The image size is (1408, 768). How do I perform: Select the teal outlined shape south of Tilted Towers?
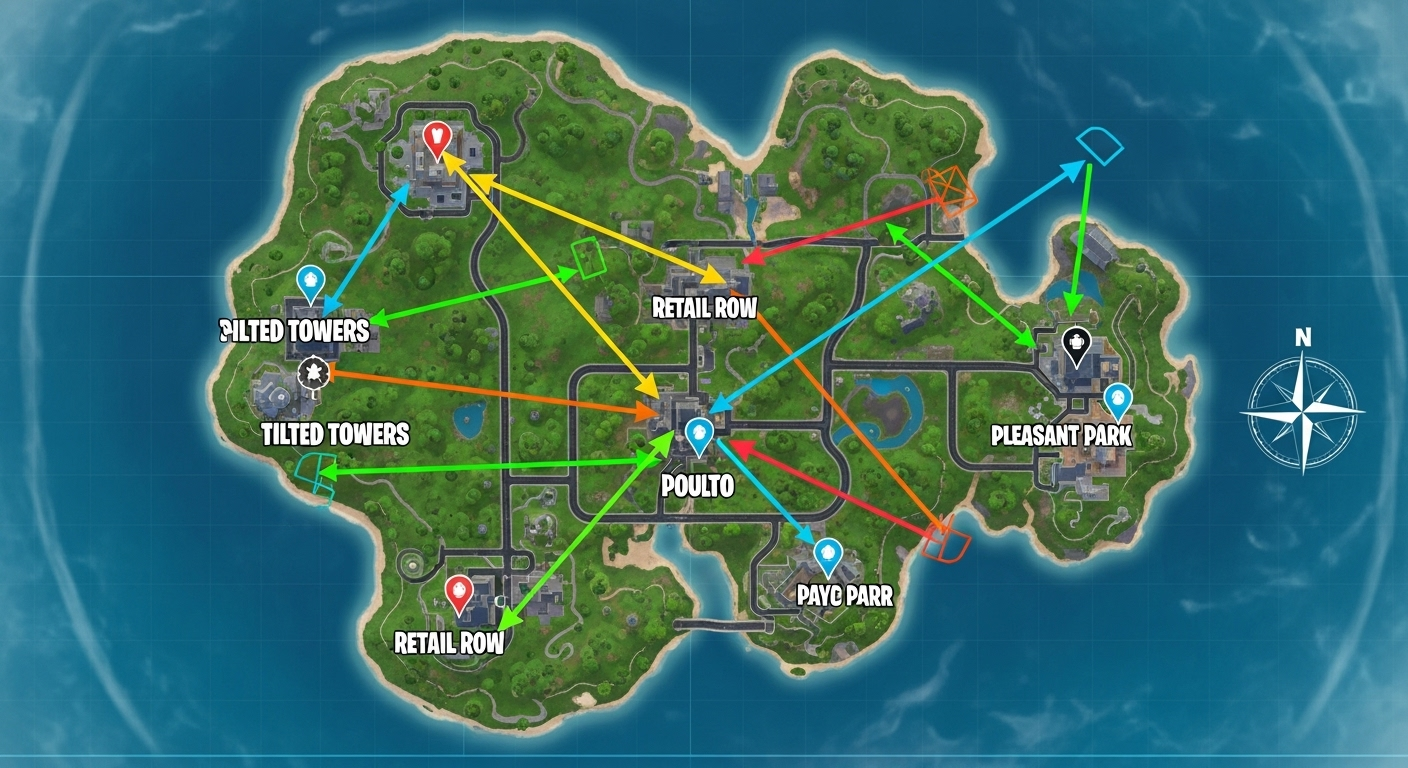316,475
